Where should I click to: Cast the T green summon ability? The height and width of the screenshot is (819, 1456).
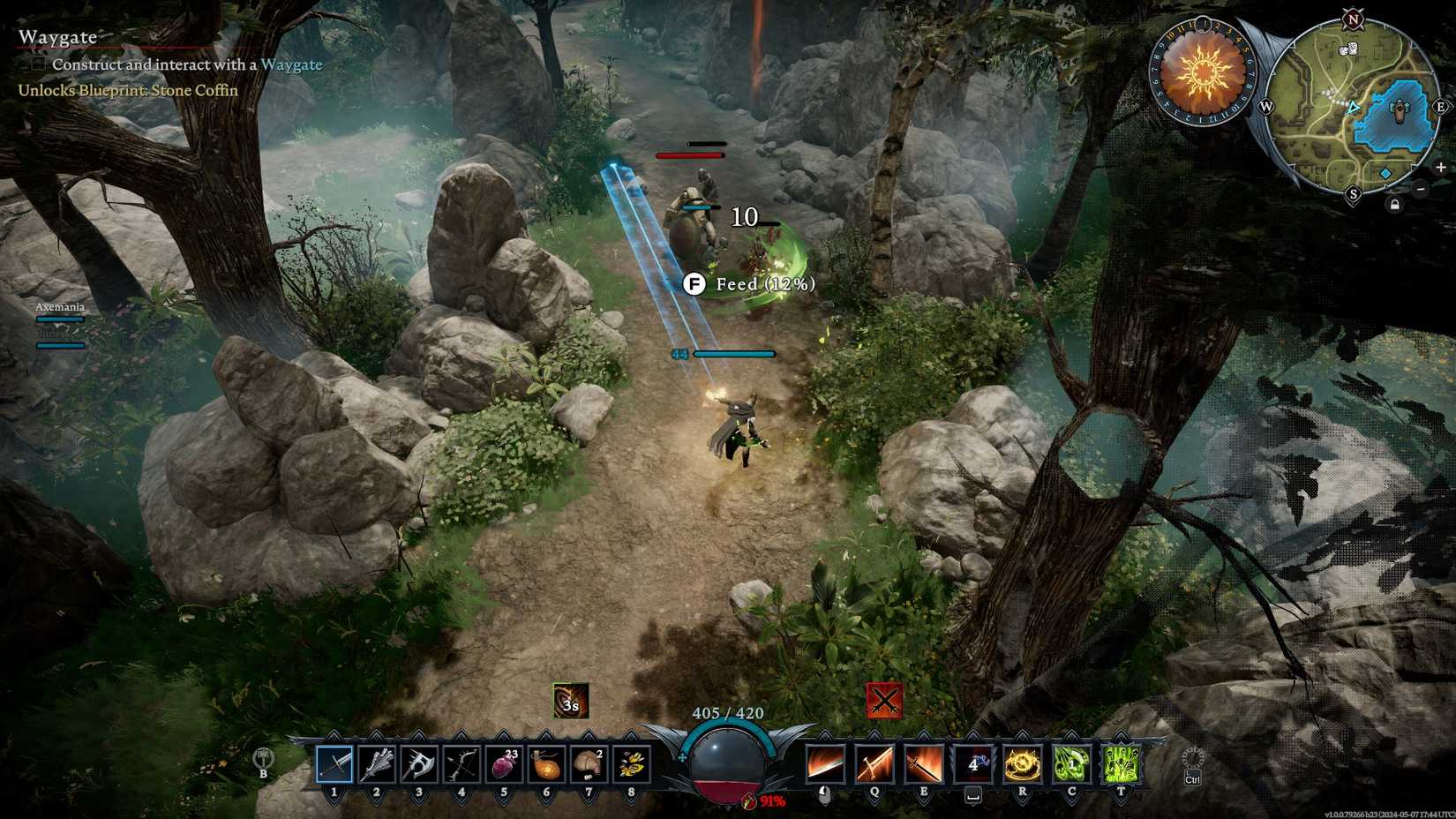click(x=1122, y=763)
